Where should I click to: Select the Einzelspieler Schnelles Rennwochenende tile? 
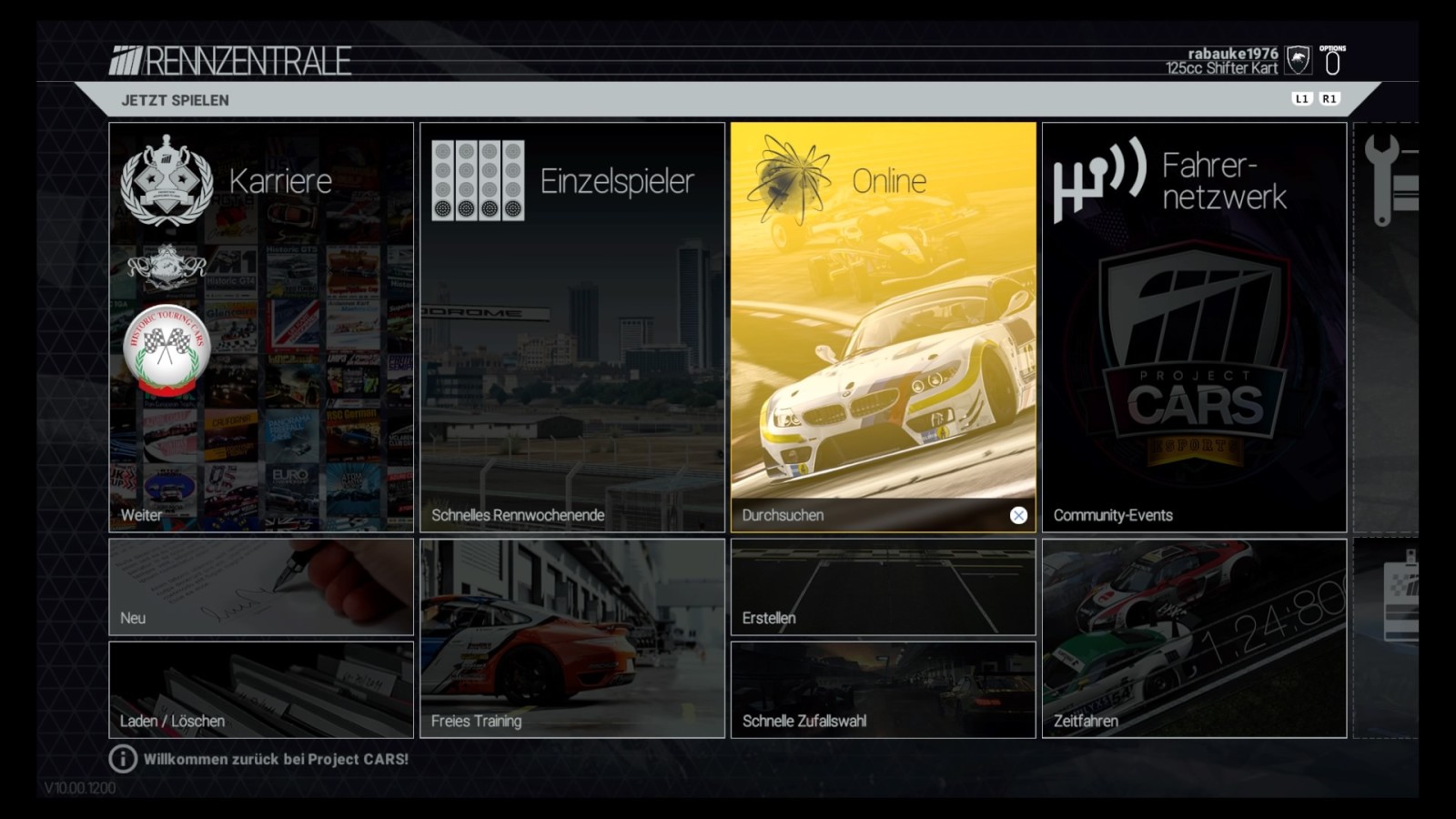coord(572,327)
